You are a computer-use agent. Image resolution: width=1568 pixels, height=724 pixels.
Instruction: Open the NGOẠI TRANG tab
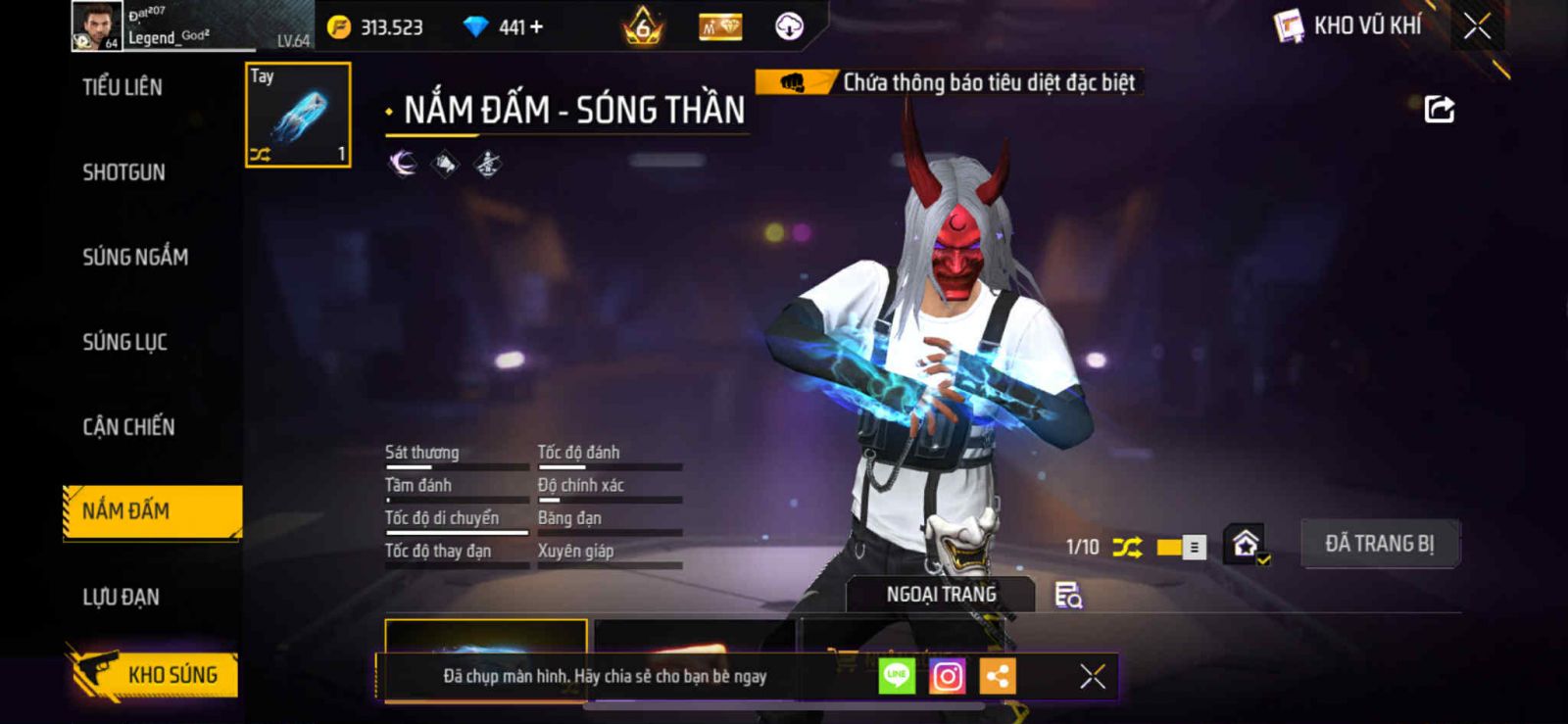tap(941, 595)
